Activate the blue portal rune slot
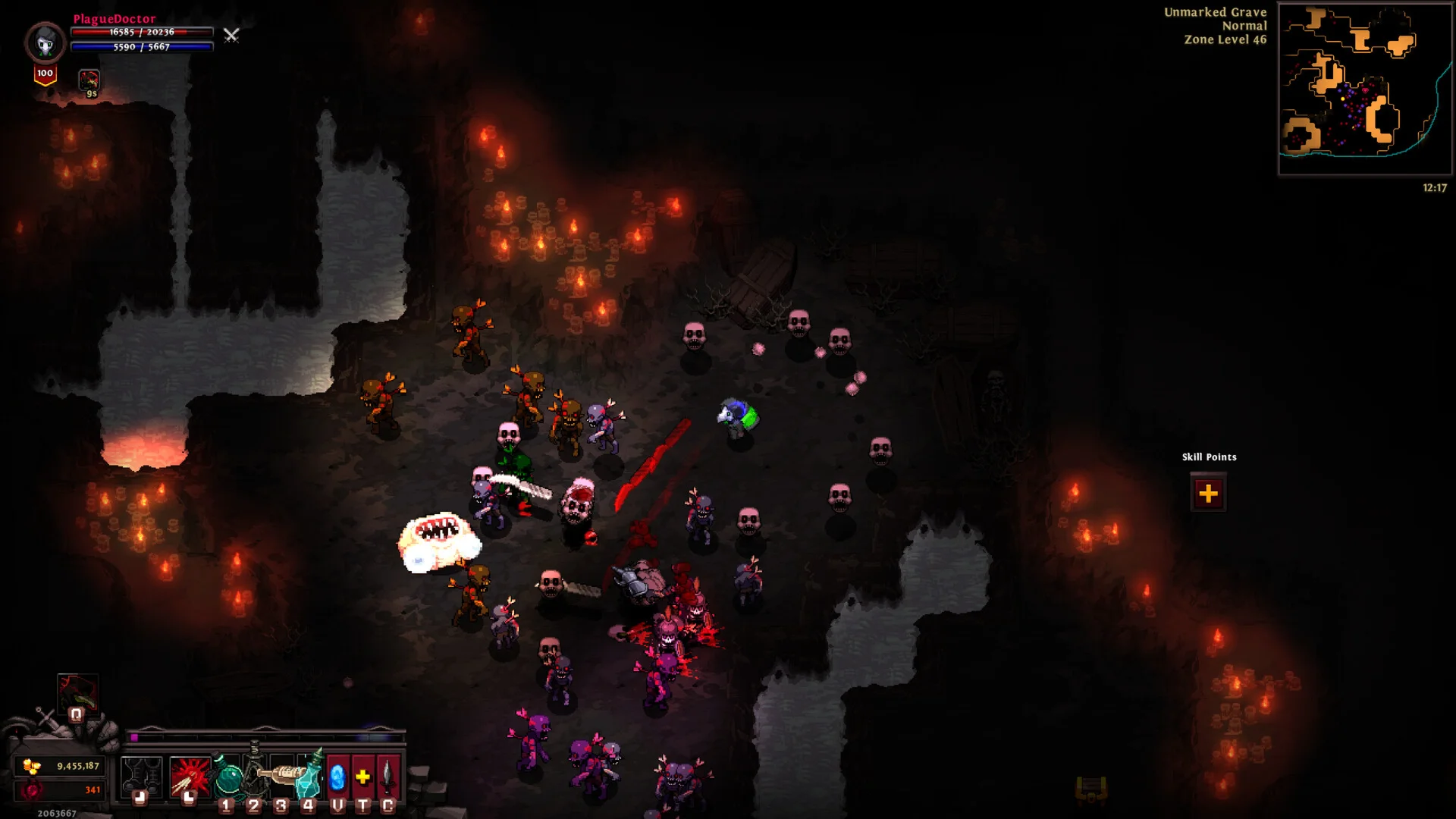1456x819 pixels. pyautogui.click(x=337, y=777)
